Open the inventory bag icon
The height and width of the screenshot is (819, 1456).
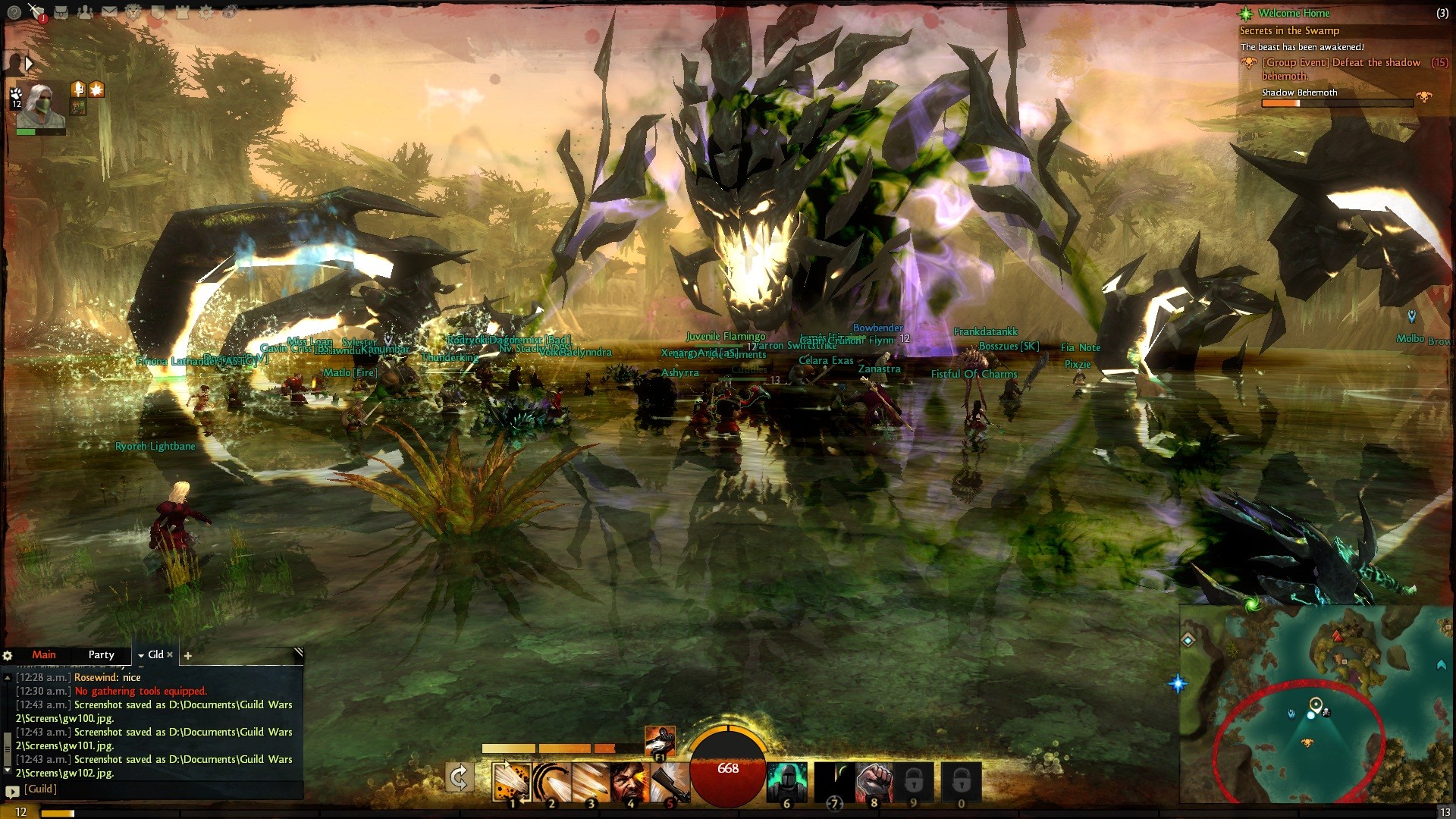62,12
